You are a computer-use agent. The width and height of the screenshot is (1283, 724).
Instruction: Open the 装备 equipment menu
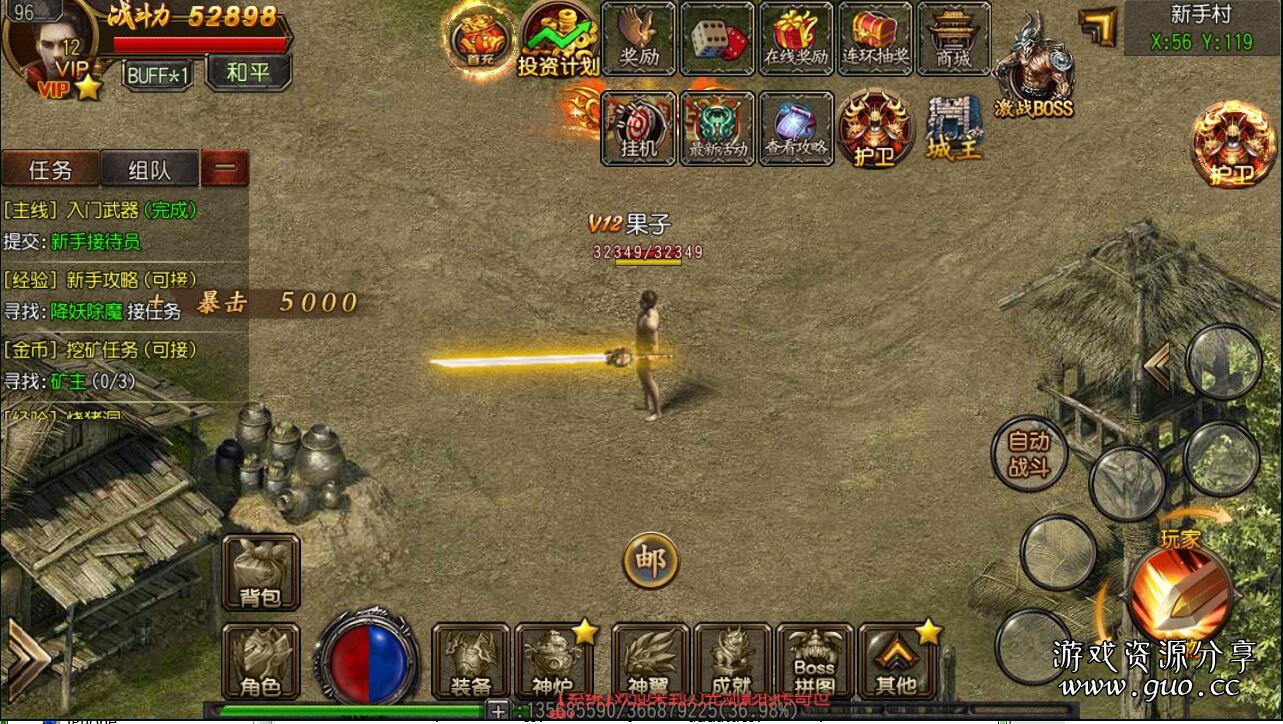point(471,661)
